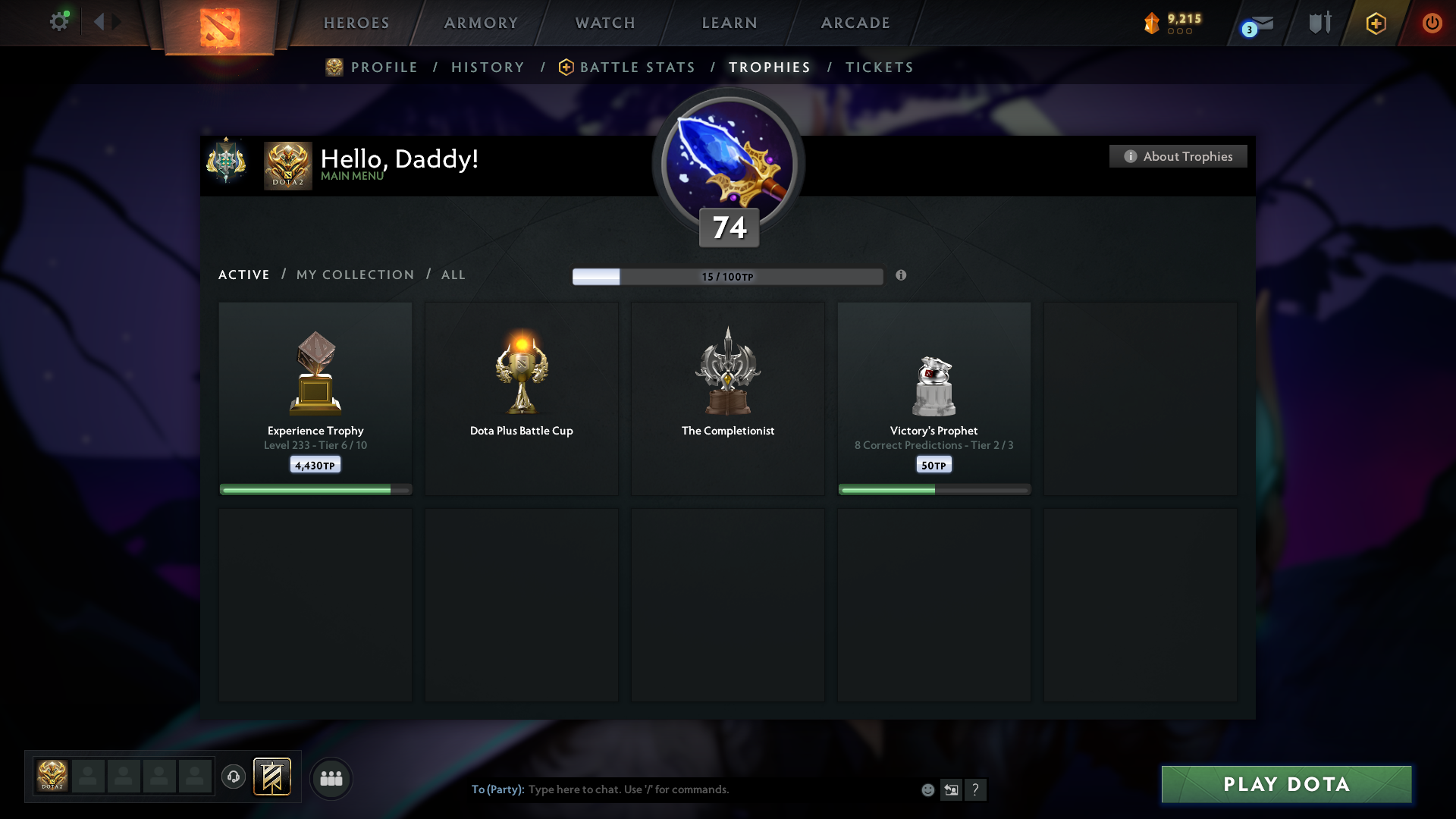The image size is (1456, 819).
Task: Go to the Armory section
Action: pyautogui.click(x=481, y=23)
